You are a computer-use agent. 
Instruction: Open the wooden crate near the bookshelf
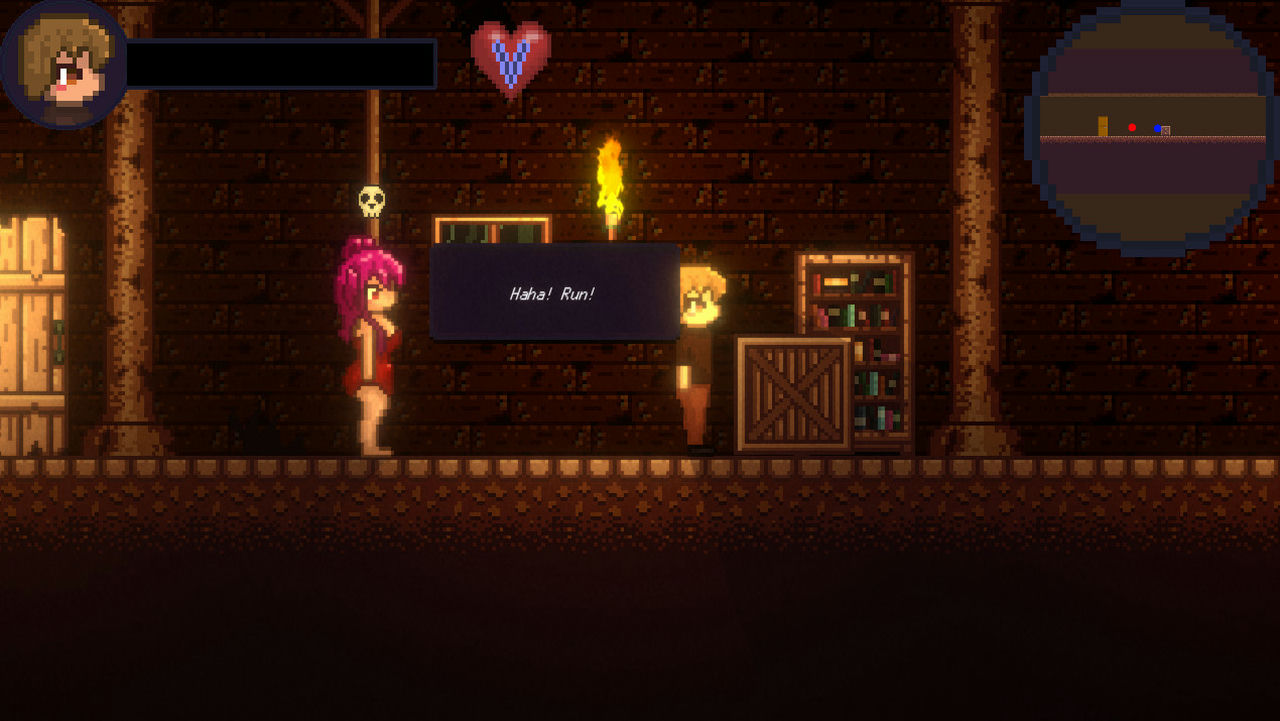791,394
